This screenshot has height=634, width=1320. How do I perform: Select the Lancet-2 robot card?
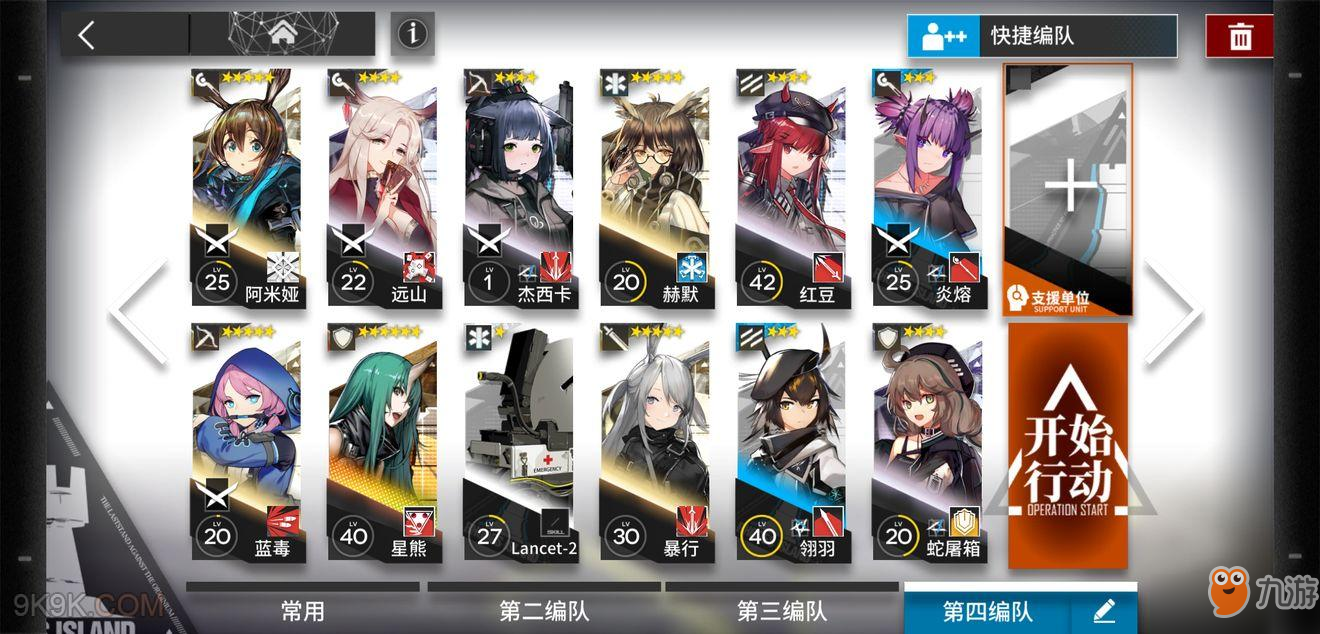[x=518, y=442]
